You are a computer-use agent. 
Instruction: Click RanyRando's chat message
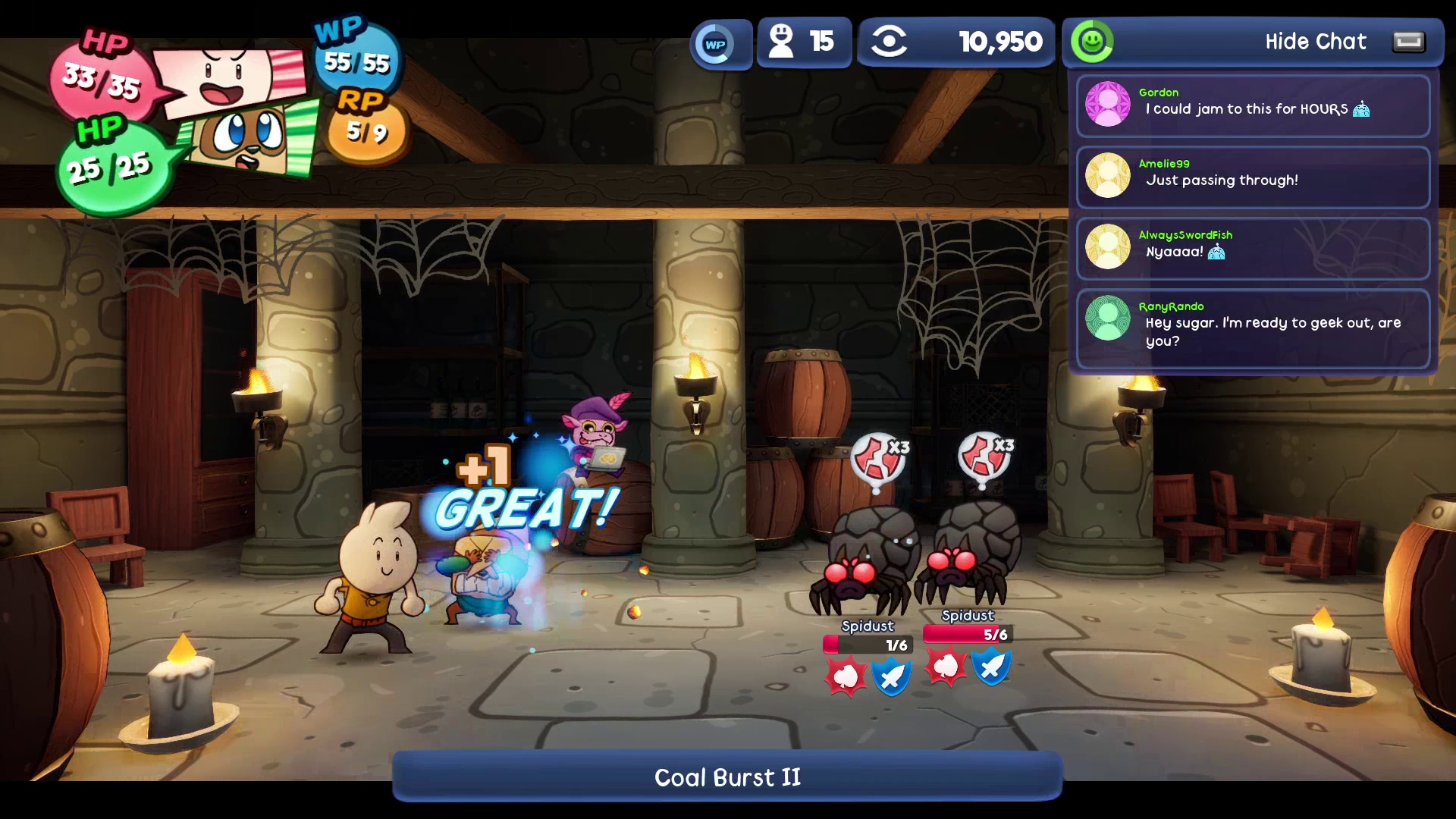tap(1253, 328)
